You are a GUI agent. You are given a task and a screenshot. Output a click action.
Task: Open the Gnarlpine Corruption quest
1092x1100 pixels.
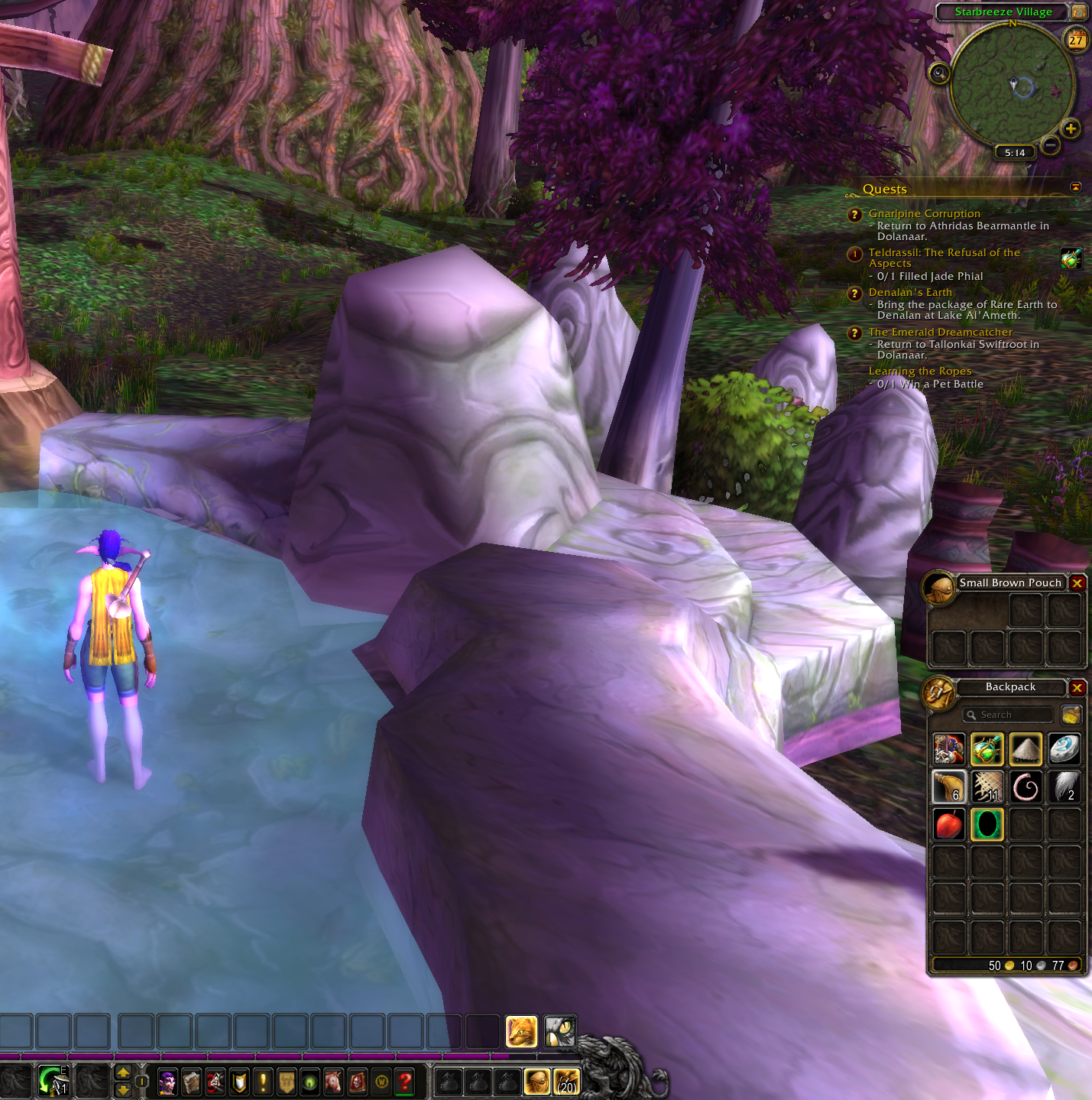[x=924, y=214]
